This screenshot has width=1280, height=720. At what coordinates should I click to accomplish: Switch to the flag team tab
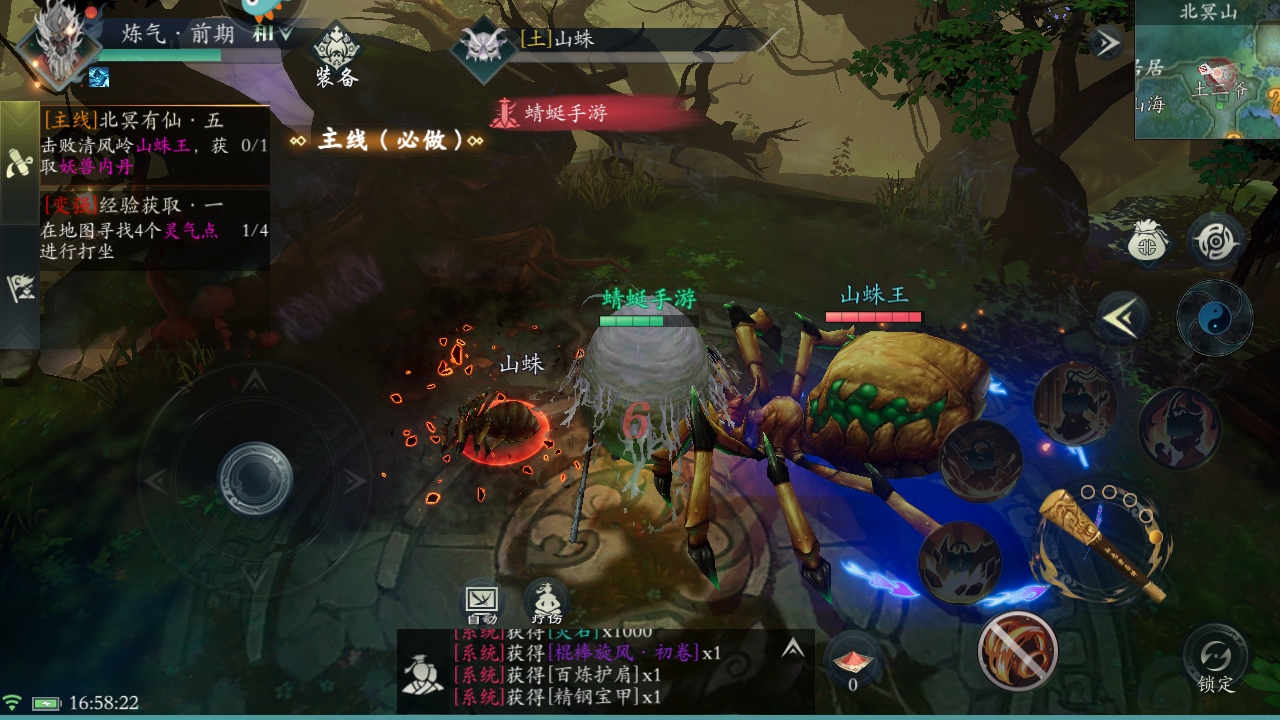(19, 287)
